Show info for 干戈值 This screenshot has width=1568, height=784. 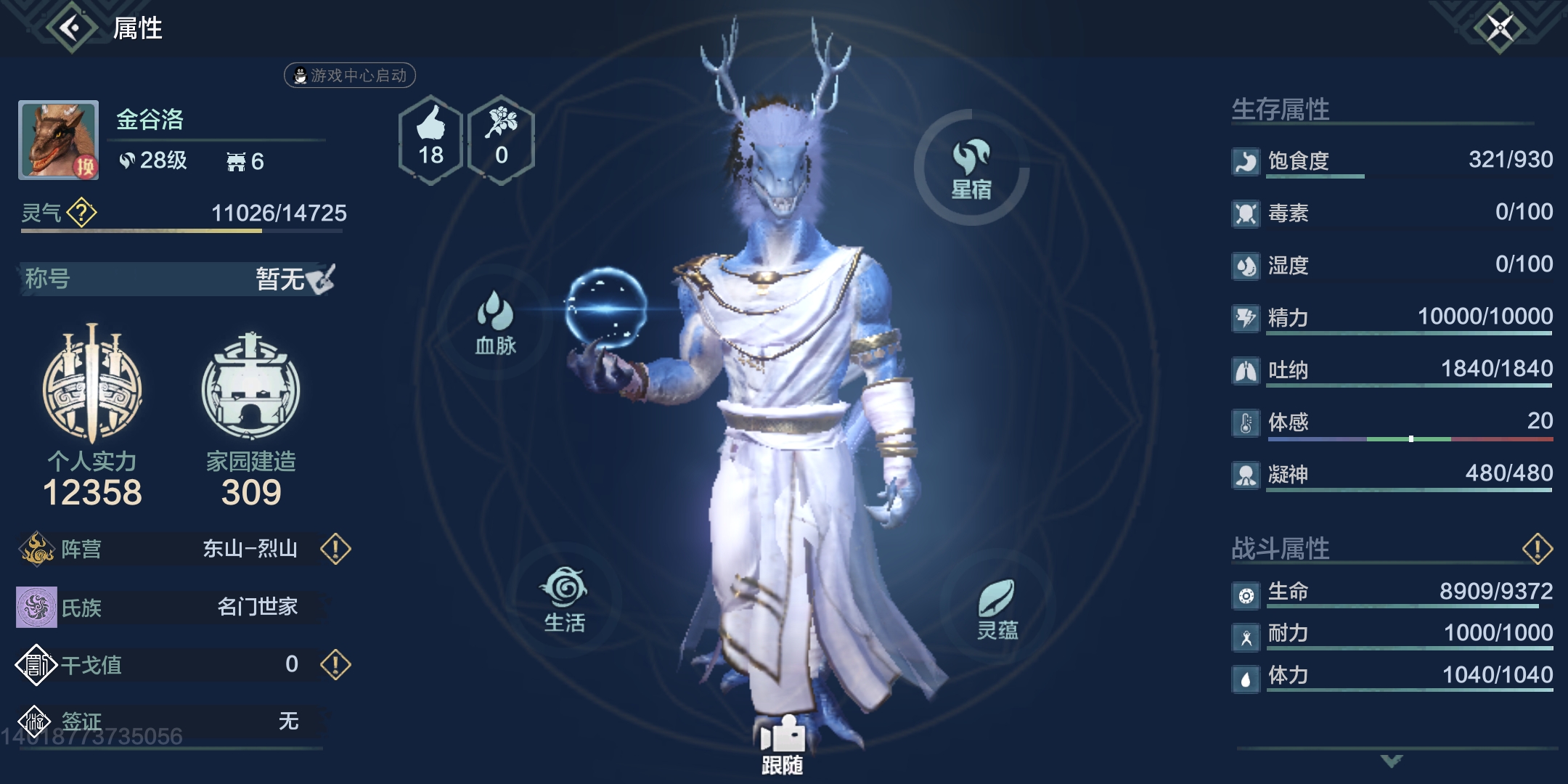tap(335, 664)
